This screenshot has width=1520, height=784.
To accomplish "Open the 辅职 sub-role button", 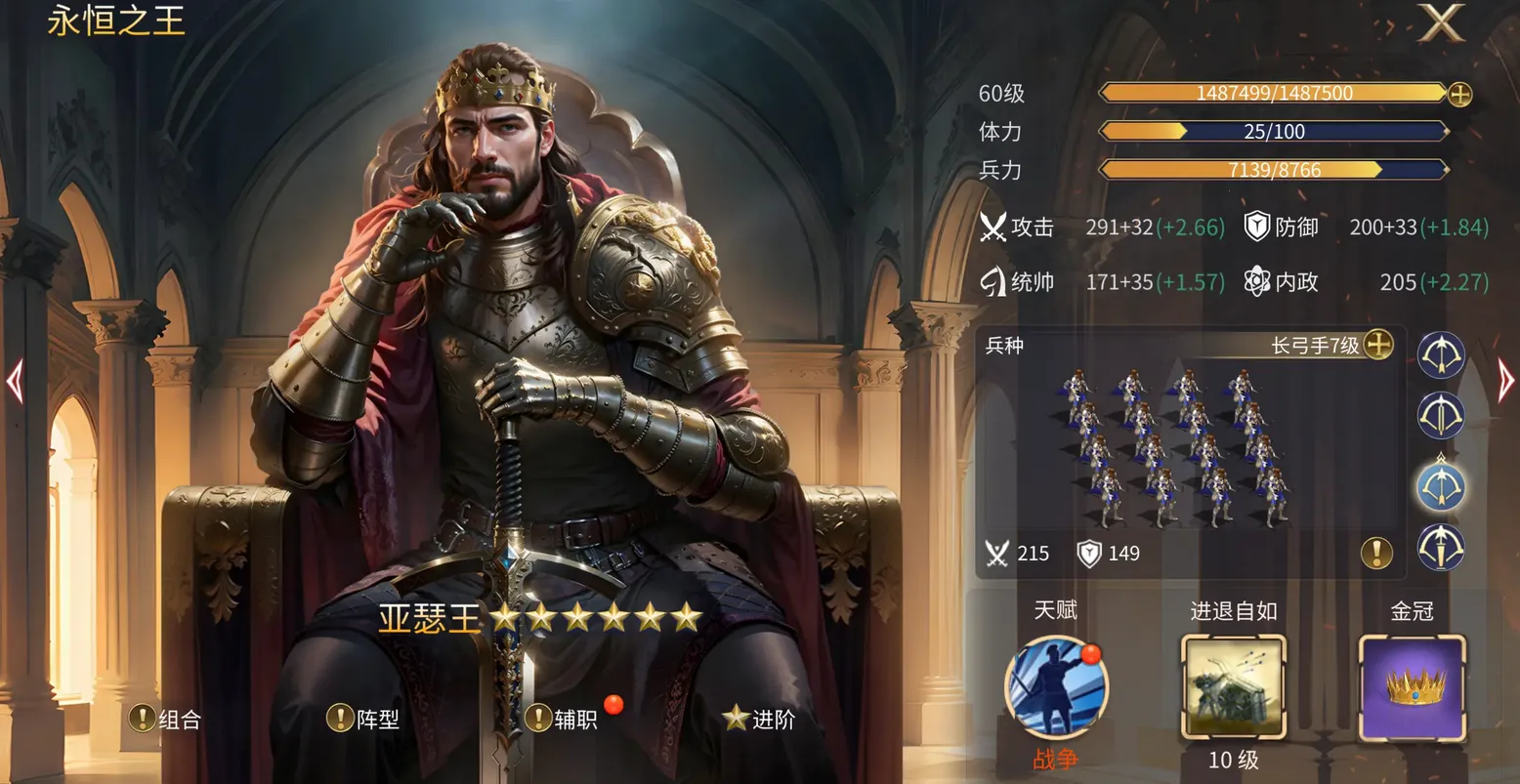I will pos(563,720).
